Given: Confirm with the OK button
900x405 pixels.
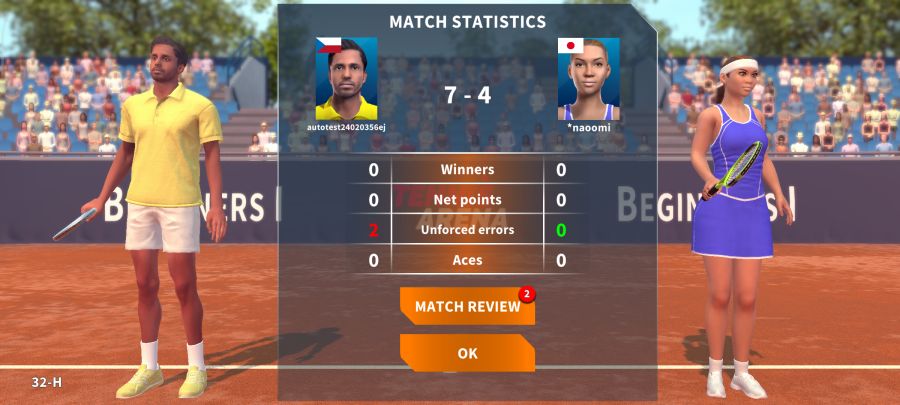Looking at the screenshot, I should tap(467, 353).
